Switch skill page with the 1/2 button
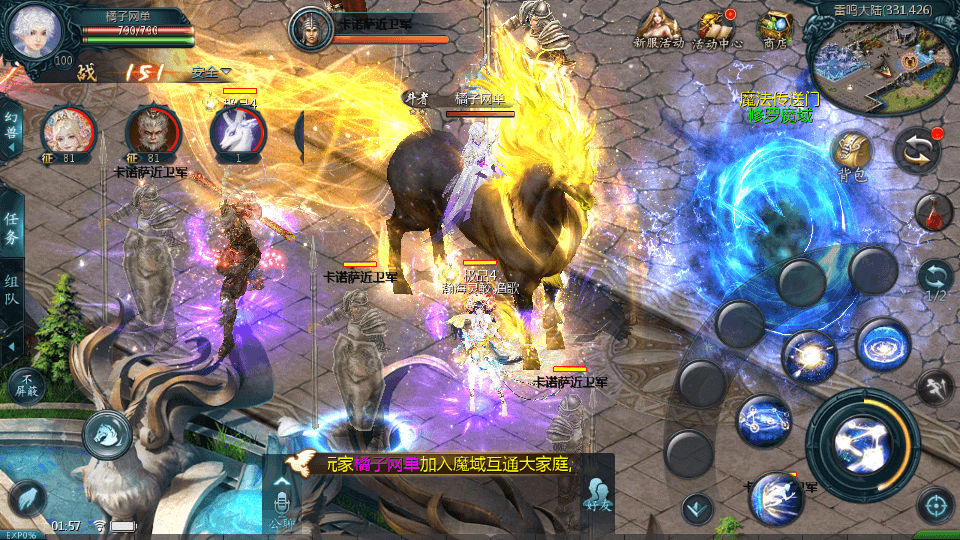This screenshot has width=960, height=540. point(935,280)
